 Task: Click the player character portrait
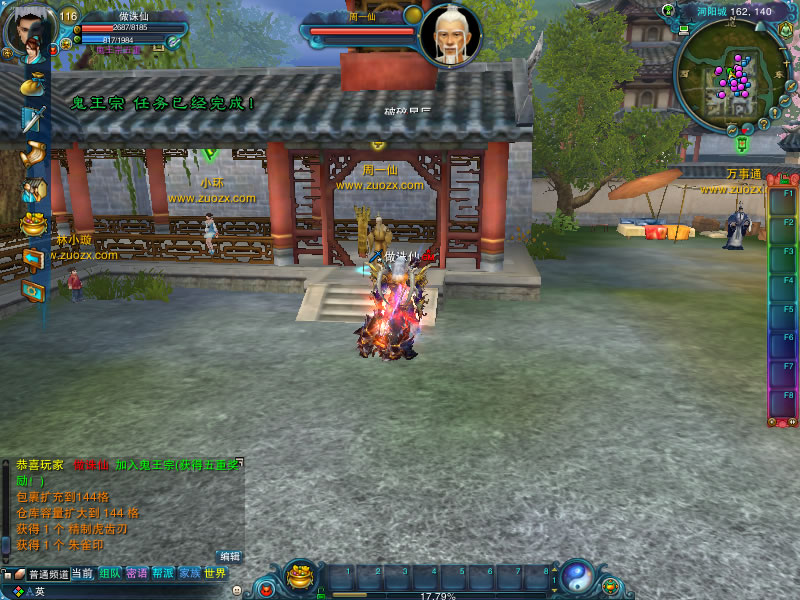point(29,30)
